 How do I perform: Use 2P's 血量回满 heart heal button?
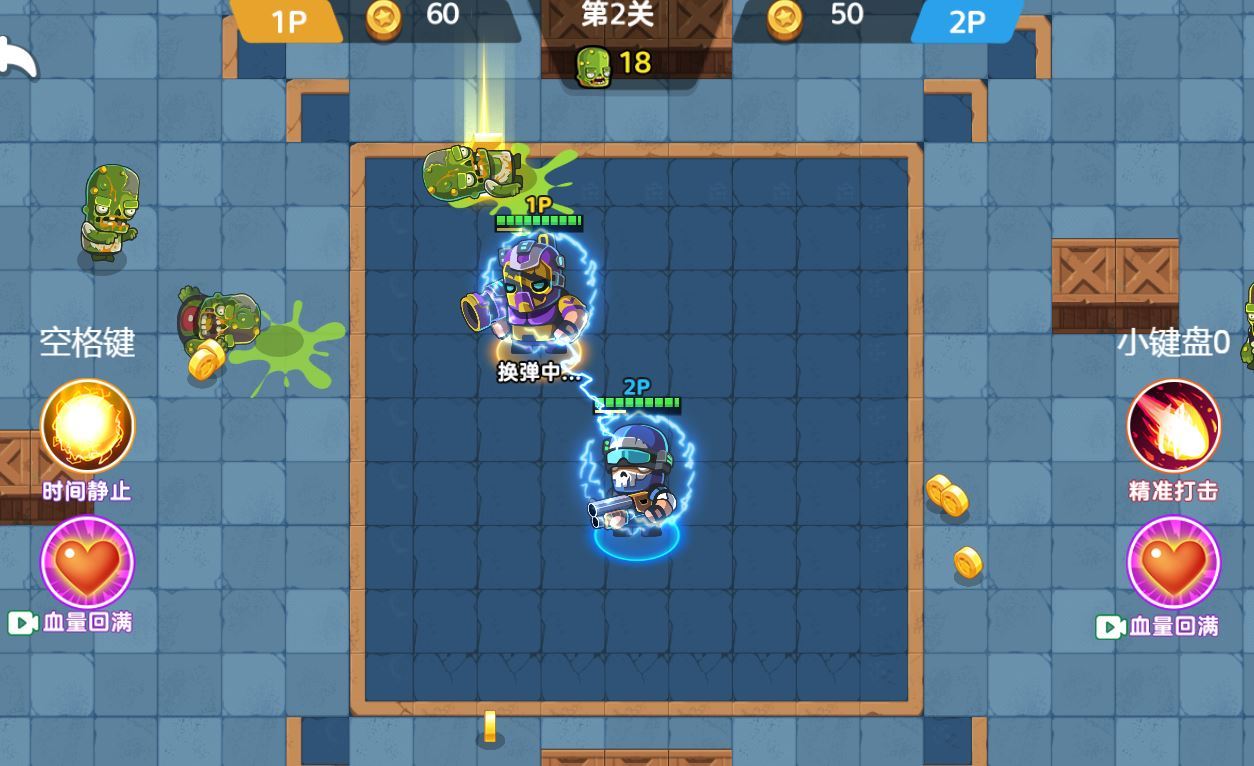[1174, 562]
